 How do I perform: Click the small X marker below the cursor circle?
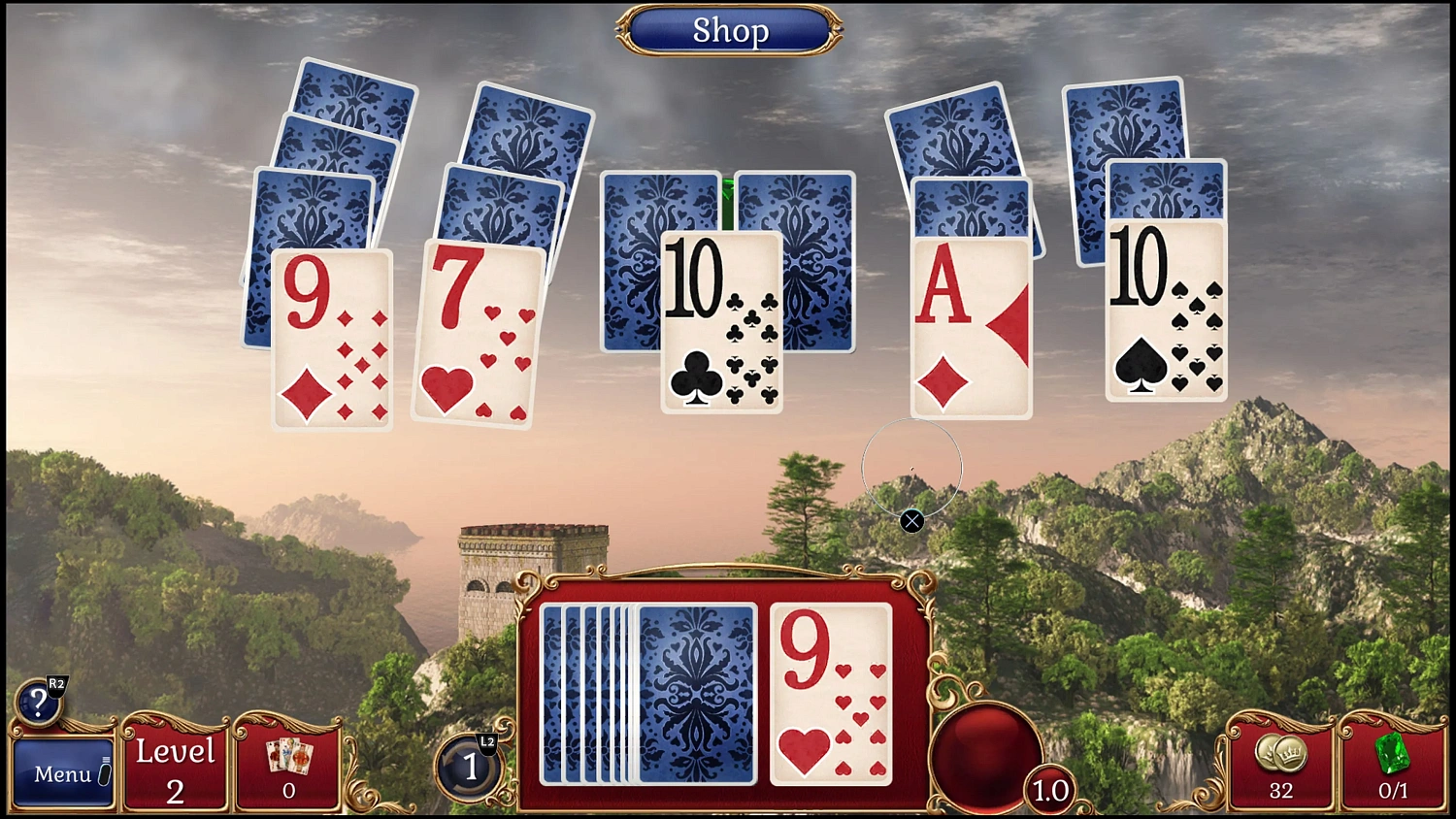point(911,522)
